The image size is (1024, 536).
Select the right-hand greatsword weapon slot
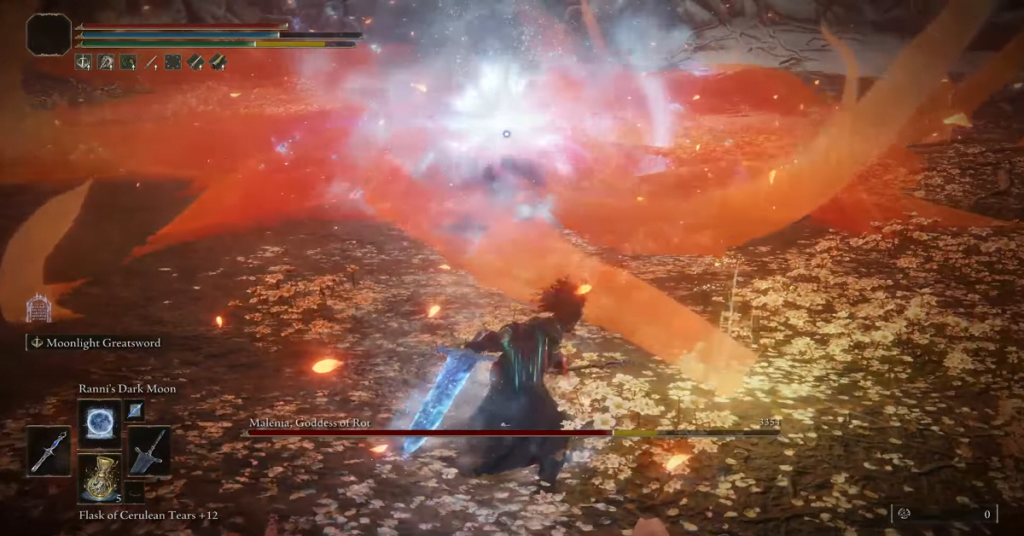tap(149, 450)
